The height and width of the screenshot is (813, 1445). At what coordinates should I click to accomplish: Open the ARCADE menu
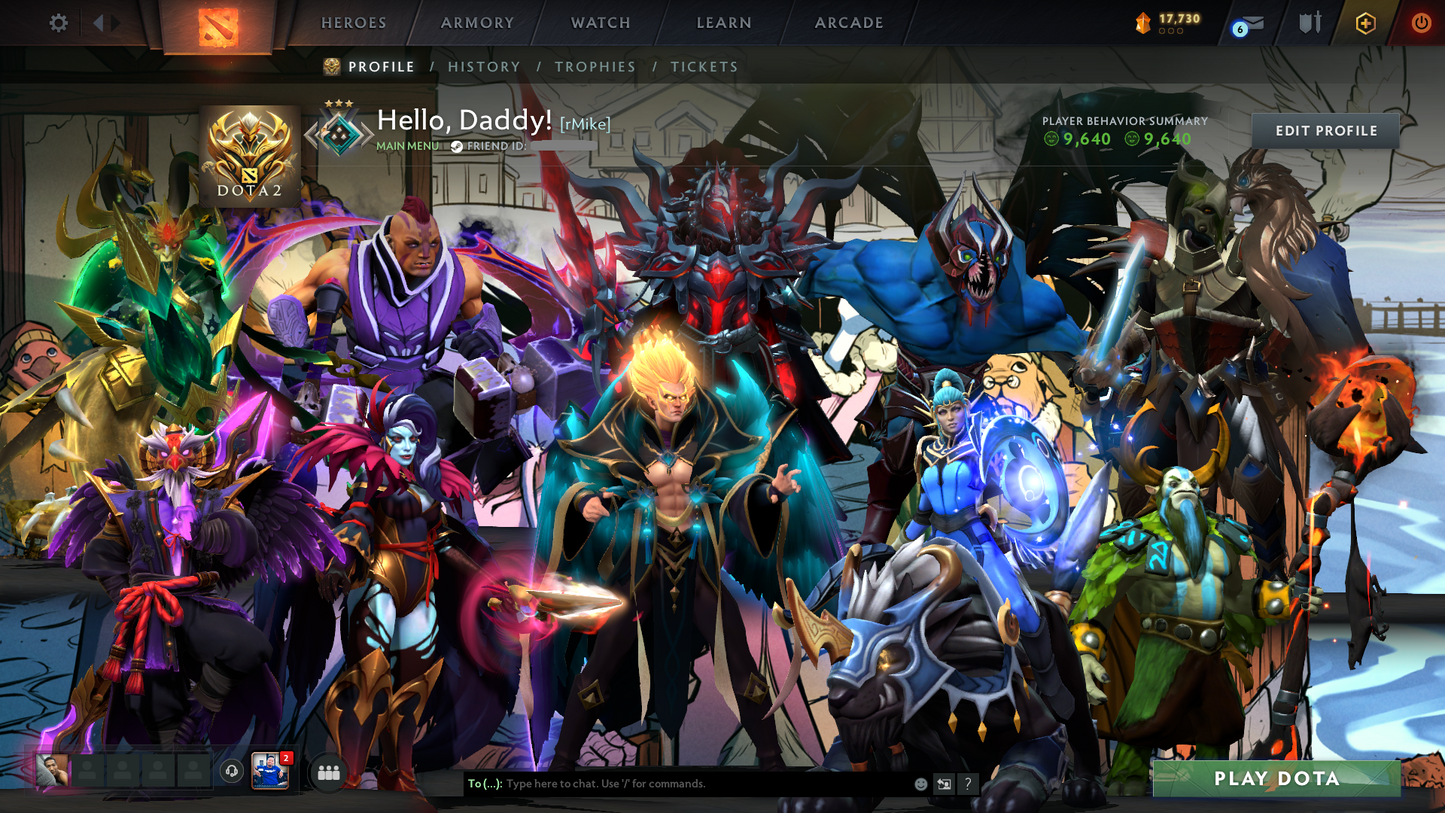coord(848,22)
